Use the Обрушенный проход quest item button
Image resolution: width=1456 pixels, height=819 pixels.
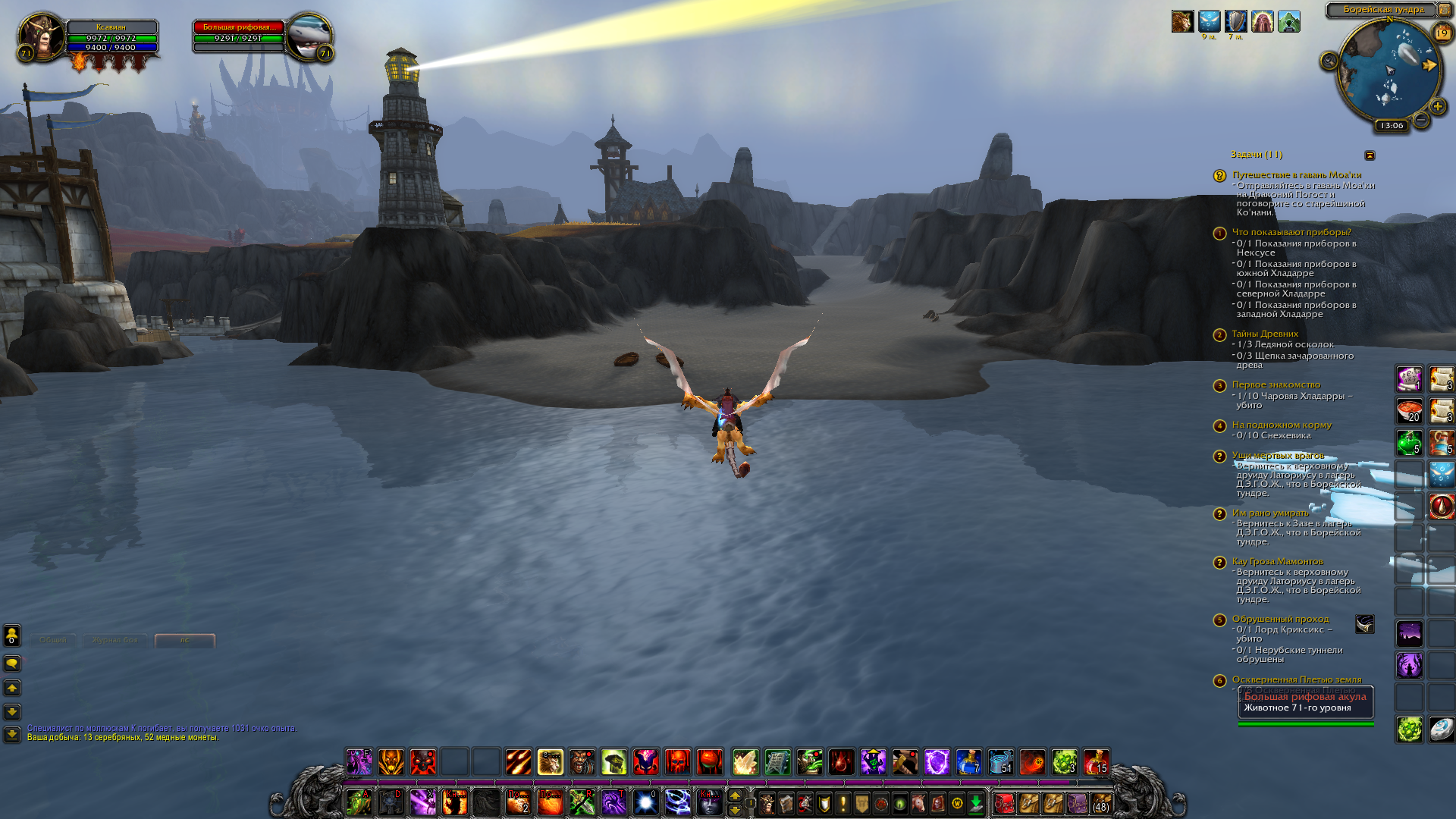click(1364, 624)
